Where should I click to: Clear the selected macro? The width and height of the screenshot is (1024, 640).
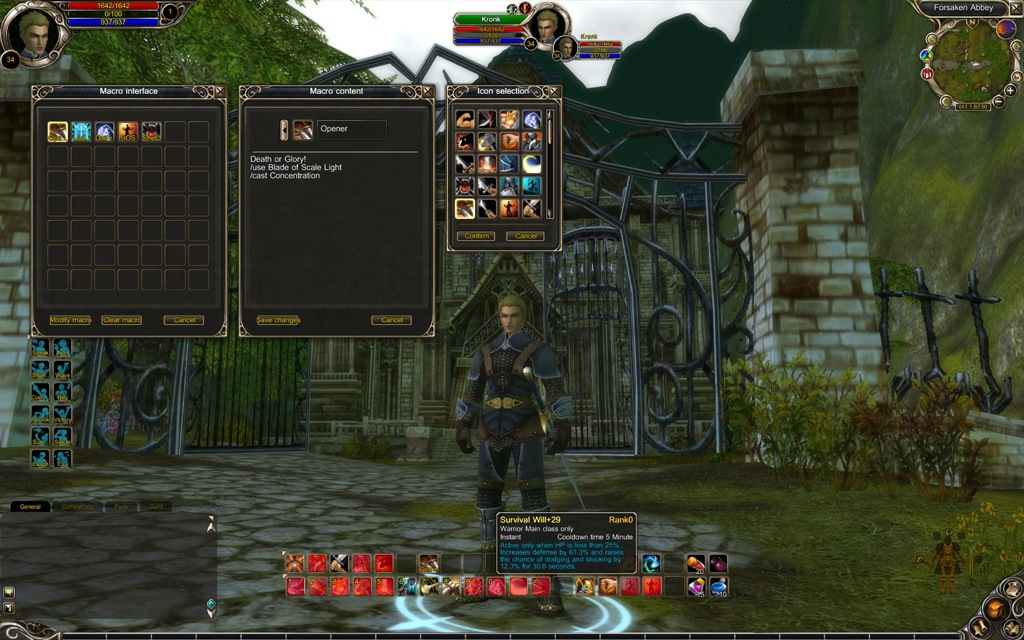(122, 320)
